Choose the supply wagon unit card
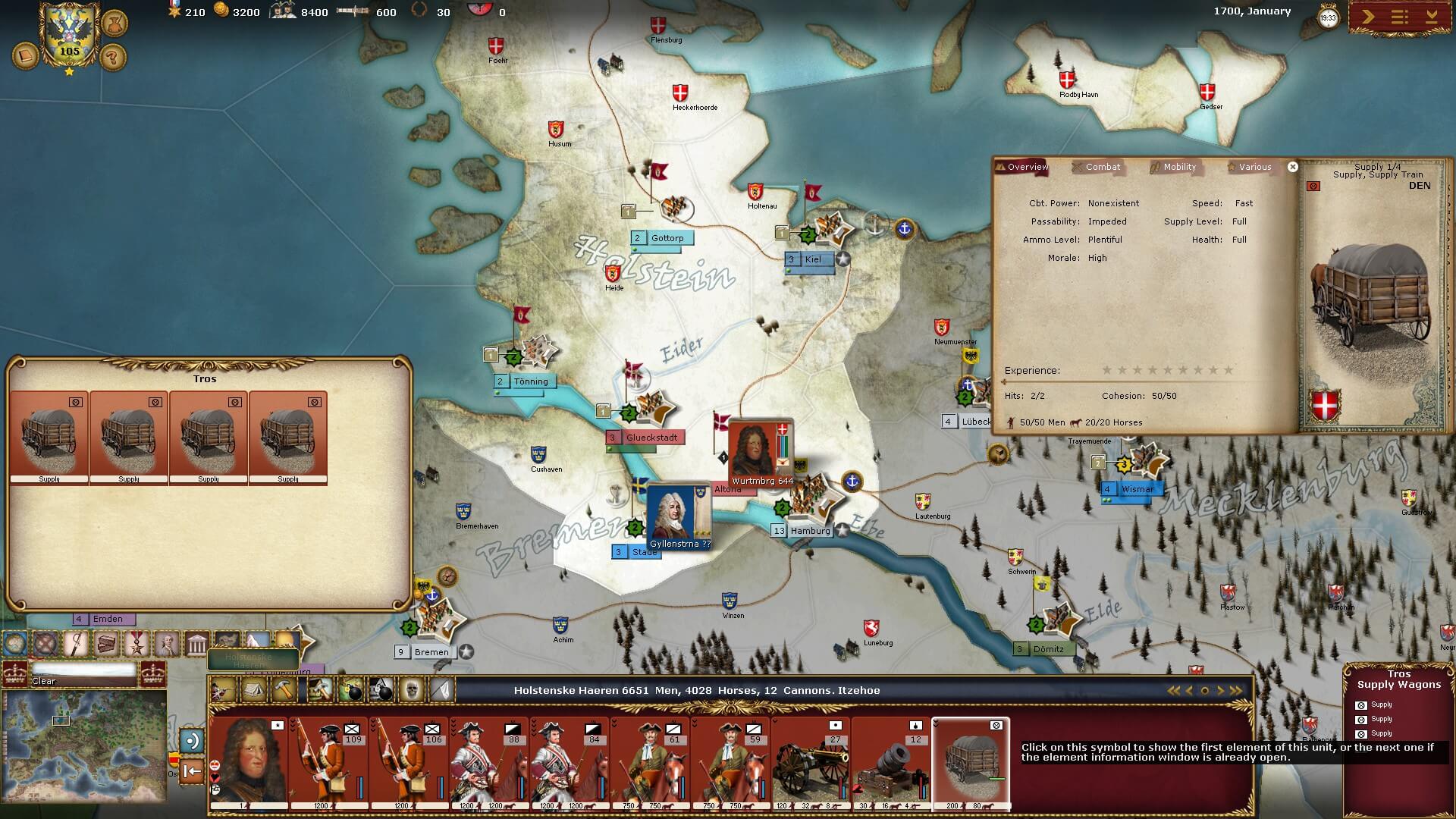The image size is (1456, 819). tap(971, 762)
